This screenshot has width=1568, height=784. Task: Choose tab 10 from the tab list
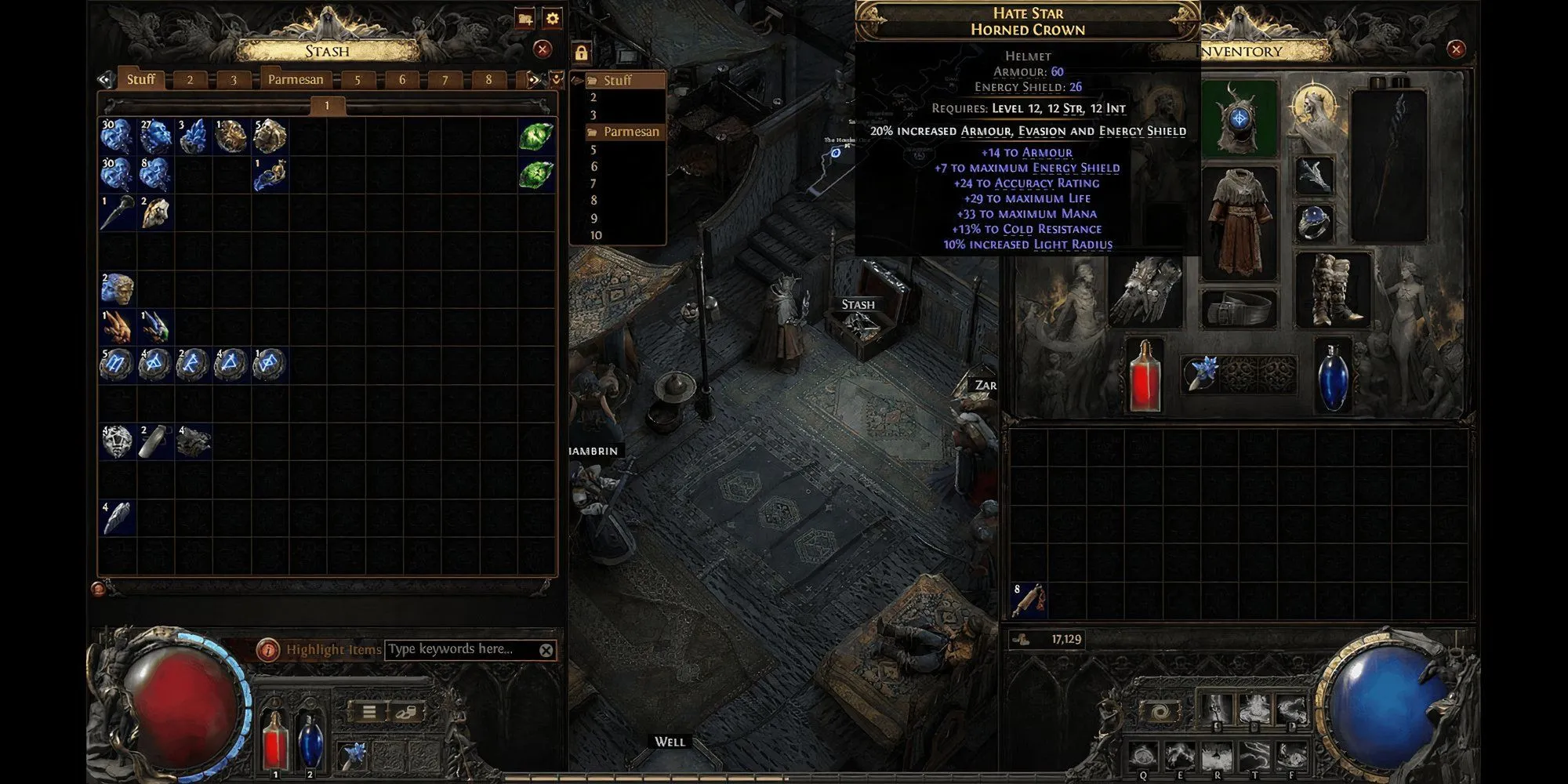click(597, 235)
